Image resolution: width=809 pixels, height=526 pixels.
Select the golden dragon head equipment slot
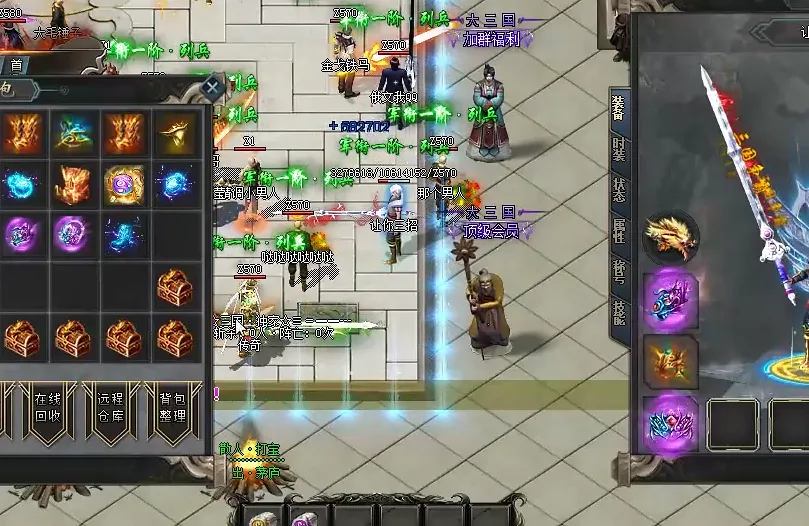pos(670,237)
